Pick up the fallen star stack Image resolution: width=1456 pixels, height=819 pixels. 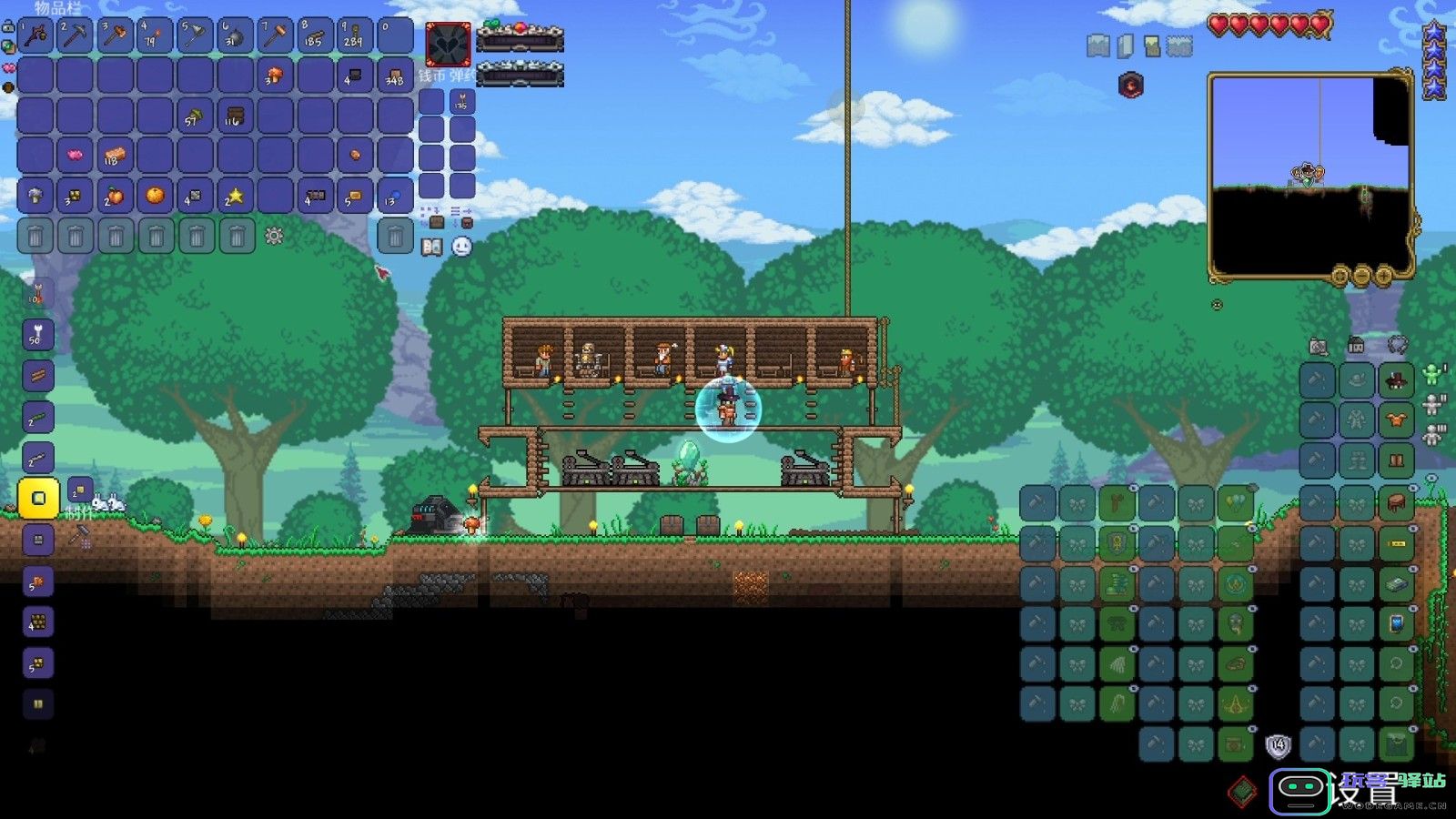[x=235, y=196]
